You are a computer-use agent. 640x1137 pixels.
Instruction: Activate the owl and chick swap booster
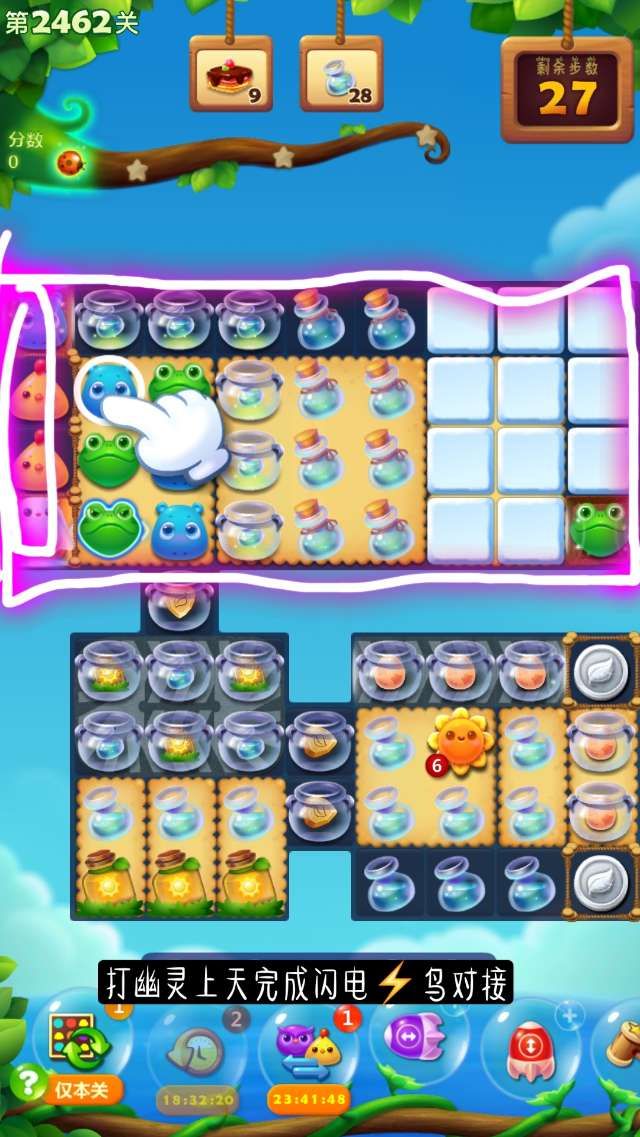(309, 1047)
